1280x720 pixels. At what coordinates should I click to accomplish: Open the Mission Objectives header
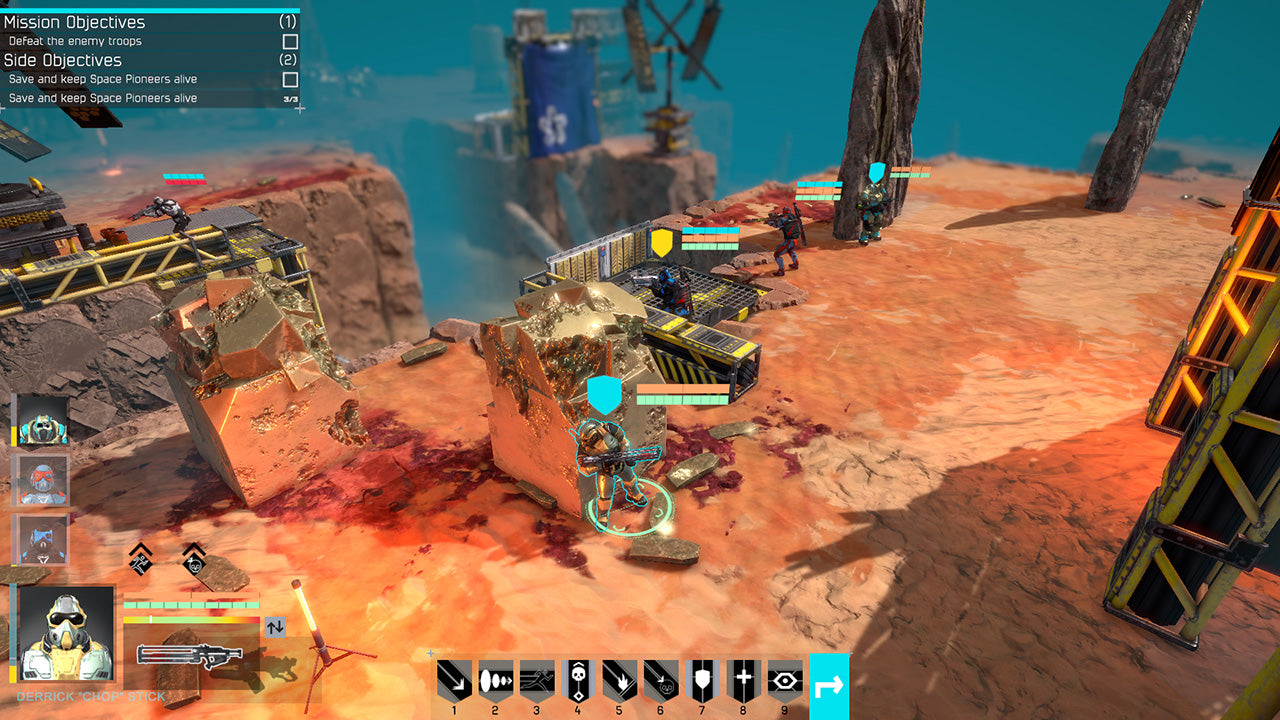(x=75, y=22)
